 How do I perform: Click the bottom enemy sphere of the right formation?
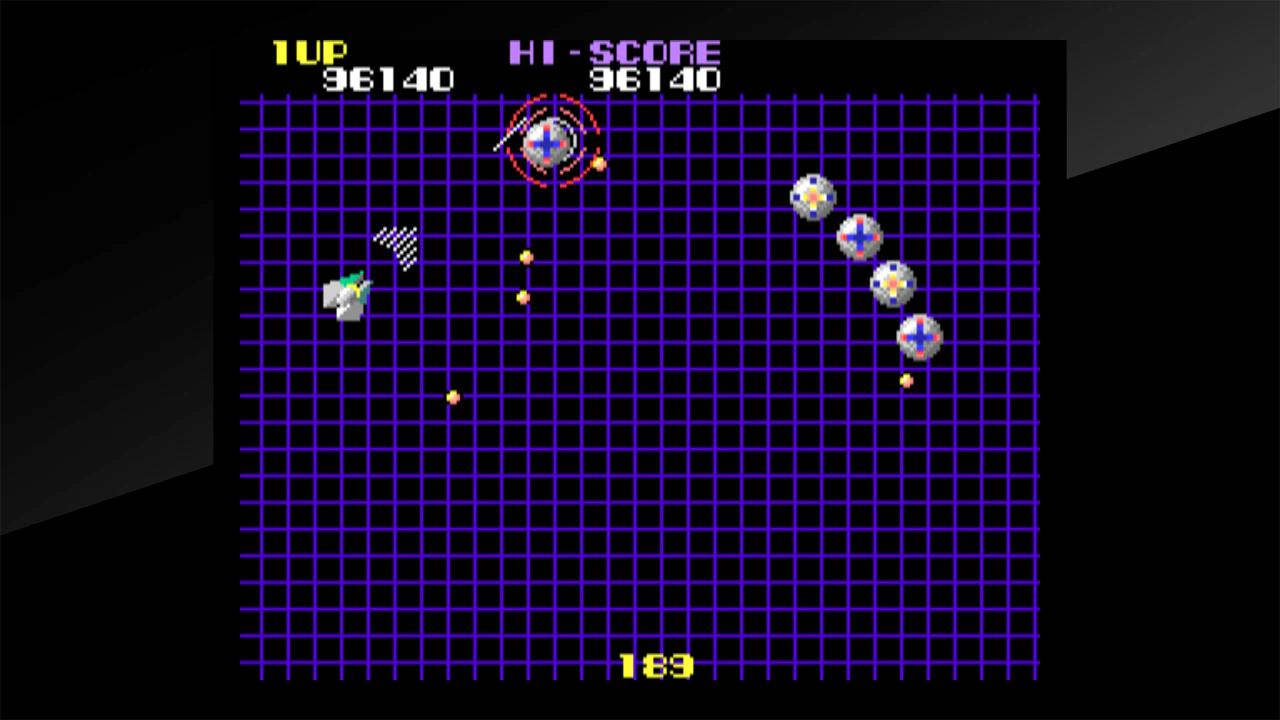pos(918,337)
